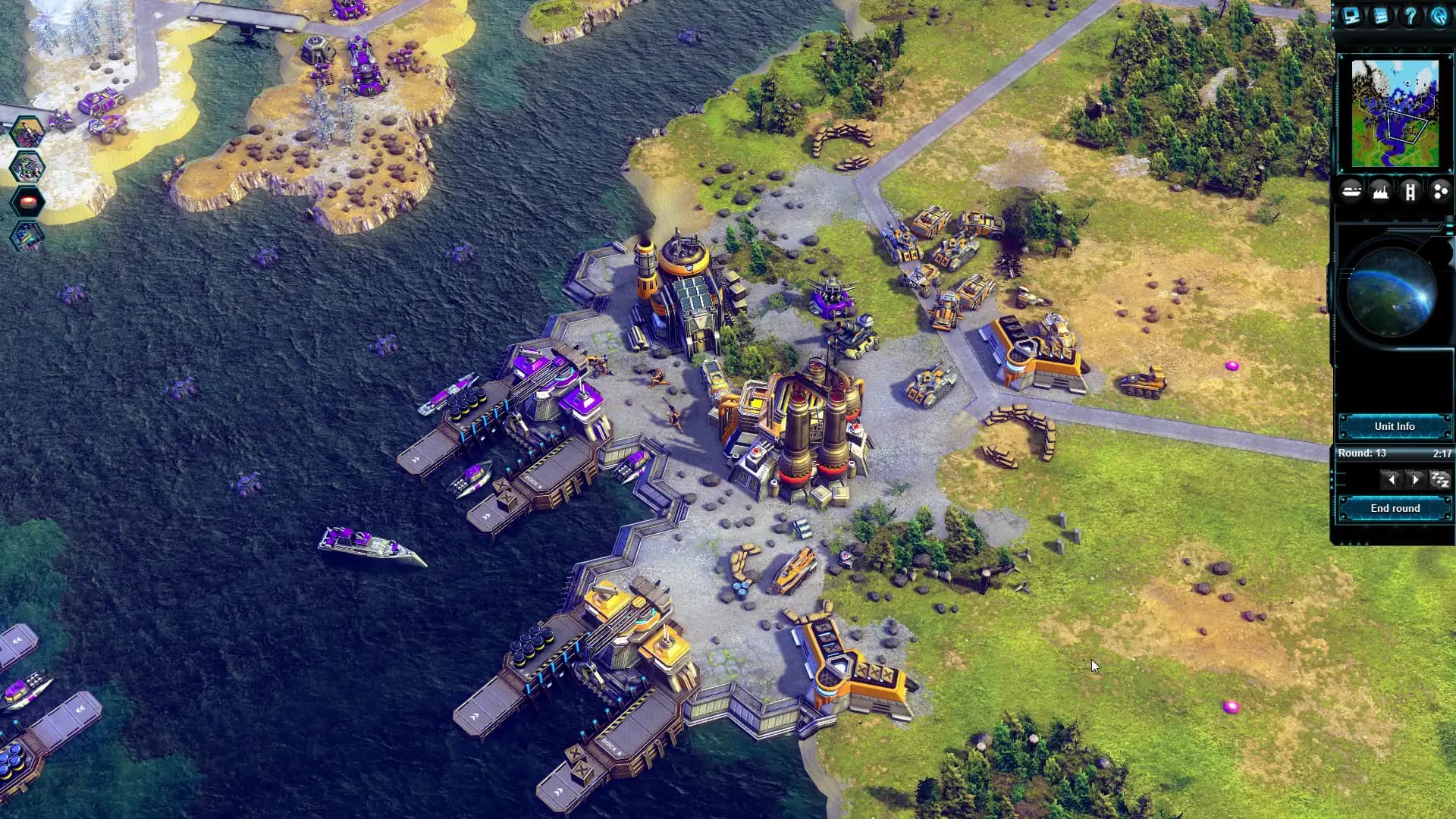Select the quit/back swirl icon top right

tap(1438, 17)
